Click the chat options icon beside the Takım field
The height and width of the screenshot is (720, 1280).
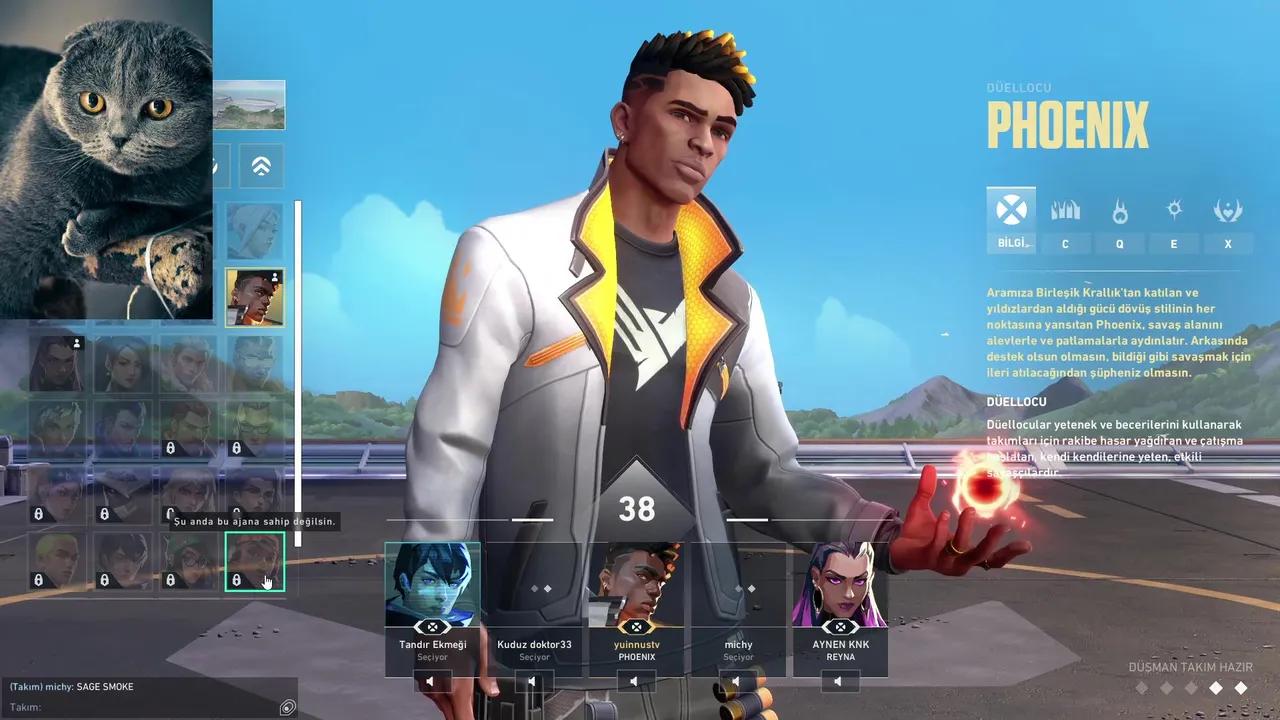287,707
